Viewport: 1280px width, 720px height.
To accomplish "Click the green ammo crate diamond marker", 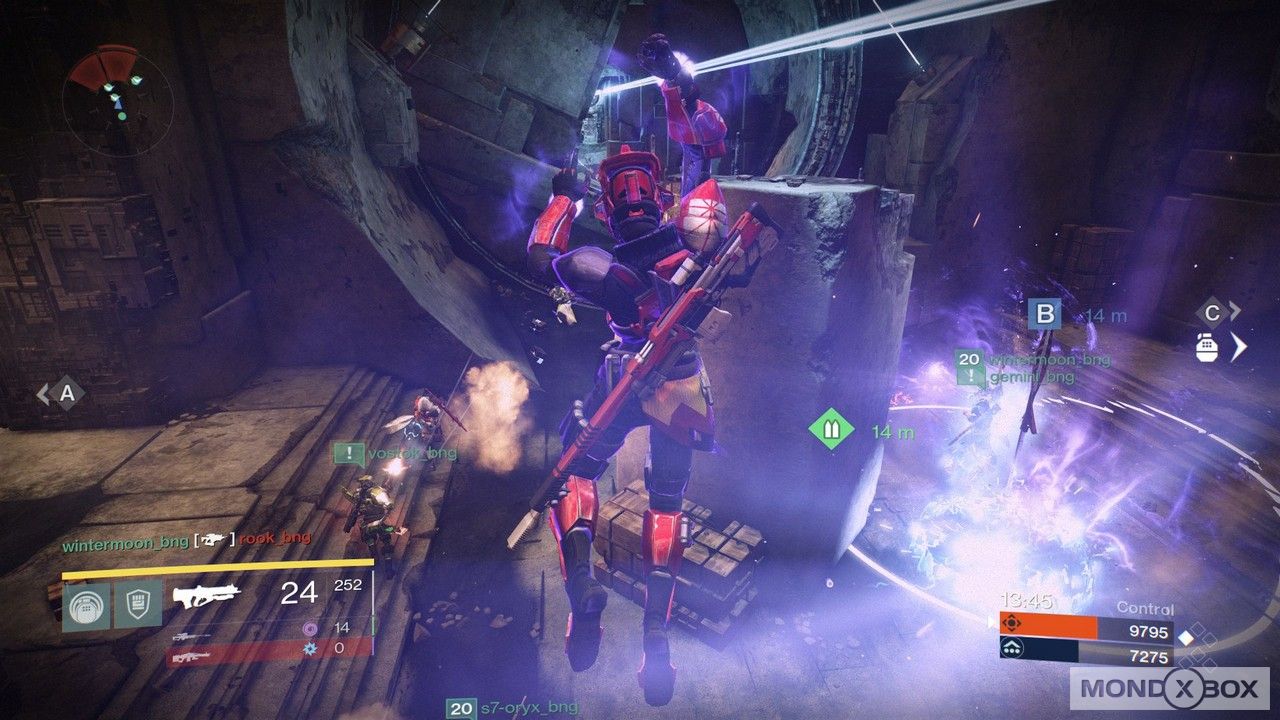I will click(x=831, y=430).
